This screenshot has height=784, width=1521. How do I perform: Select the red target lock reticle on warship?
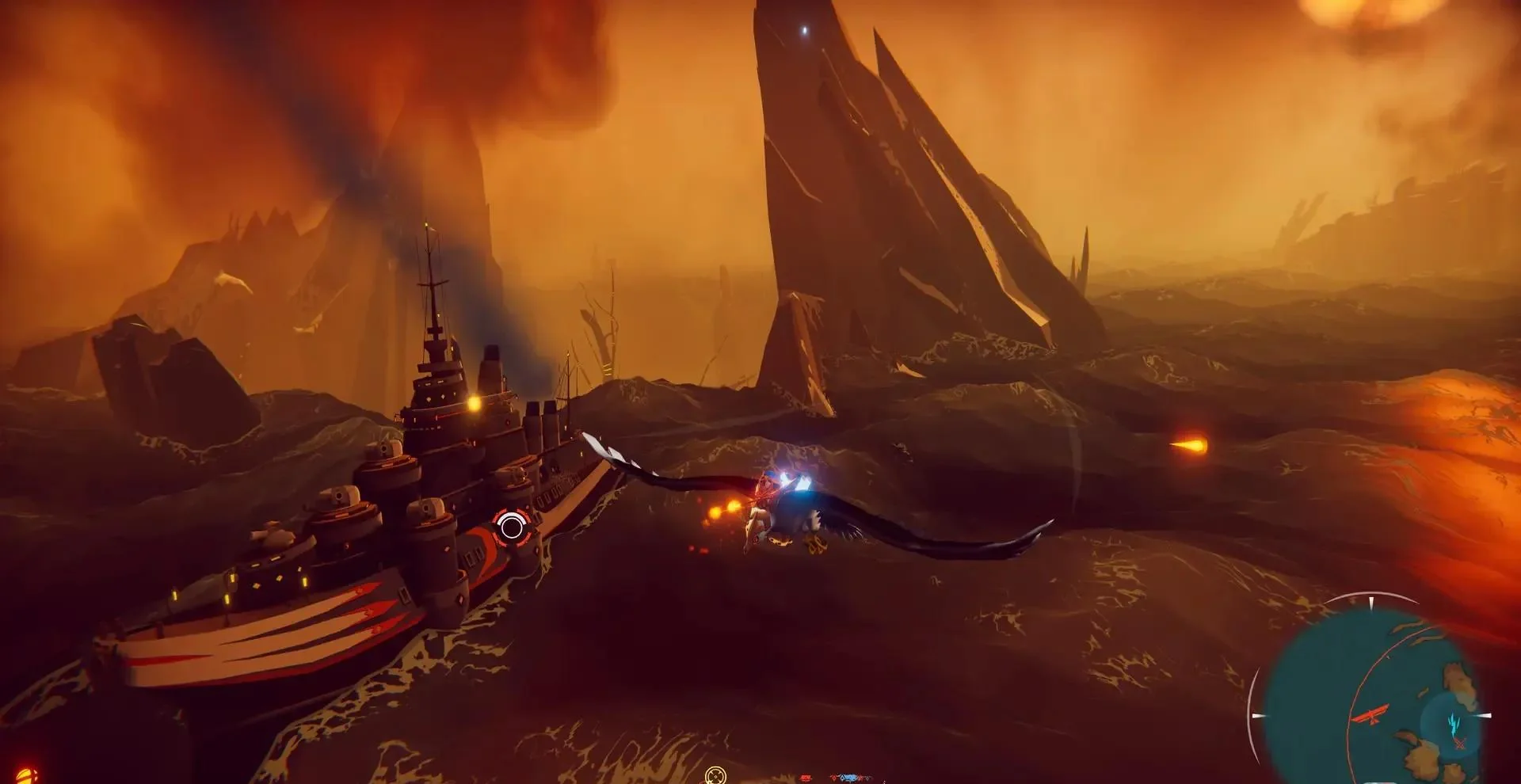point(511,526)
